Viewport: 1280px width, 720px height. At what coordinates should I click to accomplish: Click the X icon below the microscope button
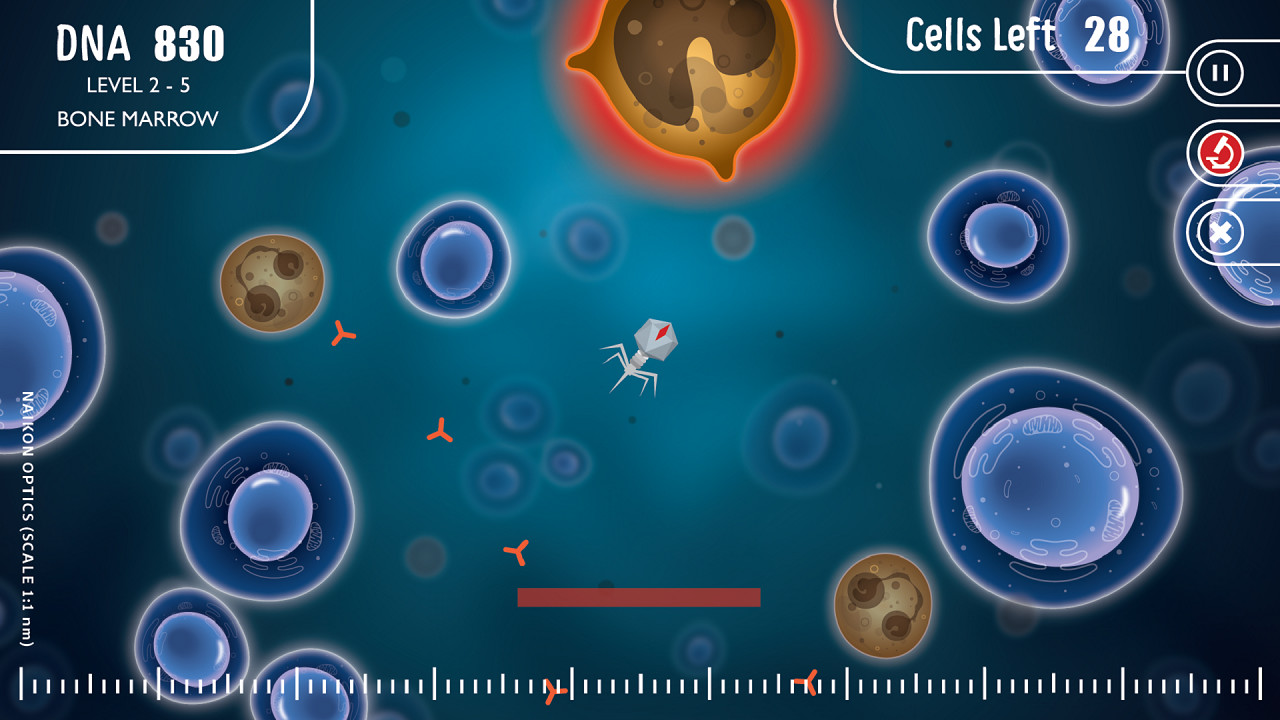click(1218, 233)
